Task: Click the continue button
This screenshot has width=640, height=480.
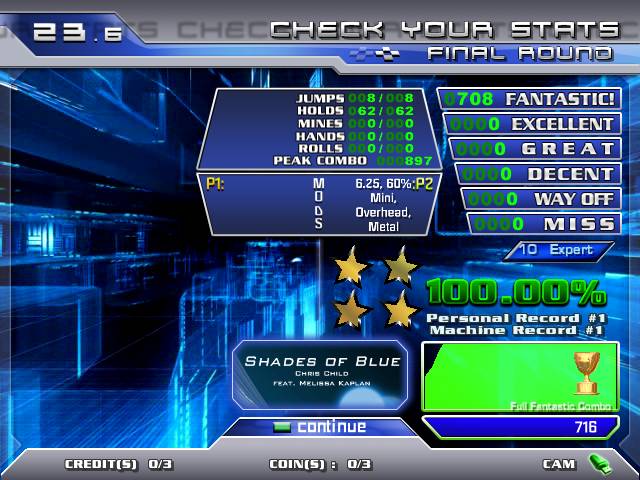Action: 320,427
